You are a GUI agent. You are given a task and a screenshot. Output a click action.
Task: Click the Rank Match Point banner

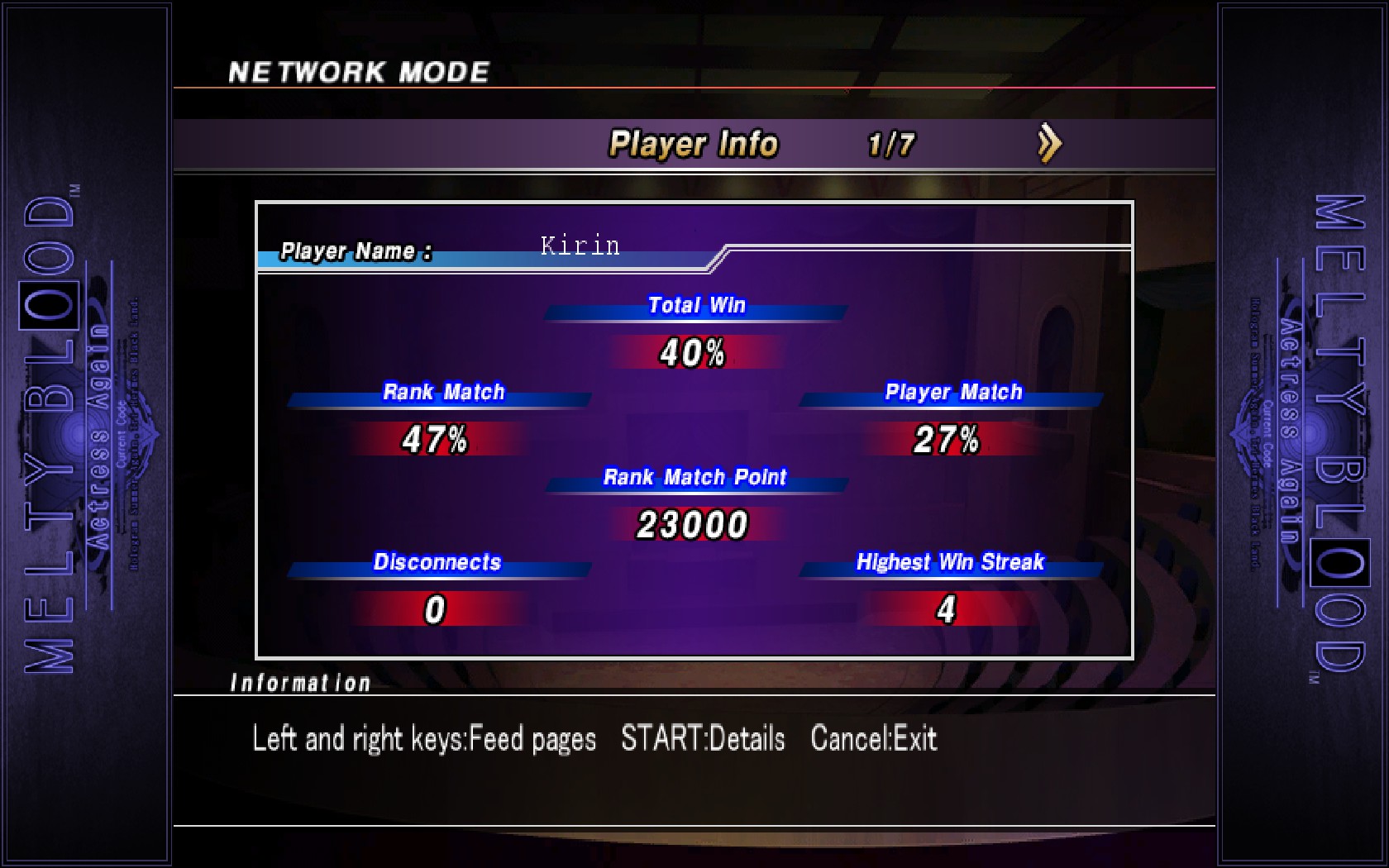pyautogui.click(x=694, y=478)
